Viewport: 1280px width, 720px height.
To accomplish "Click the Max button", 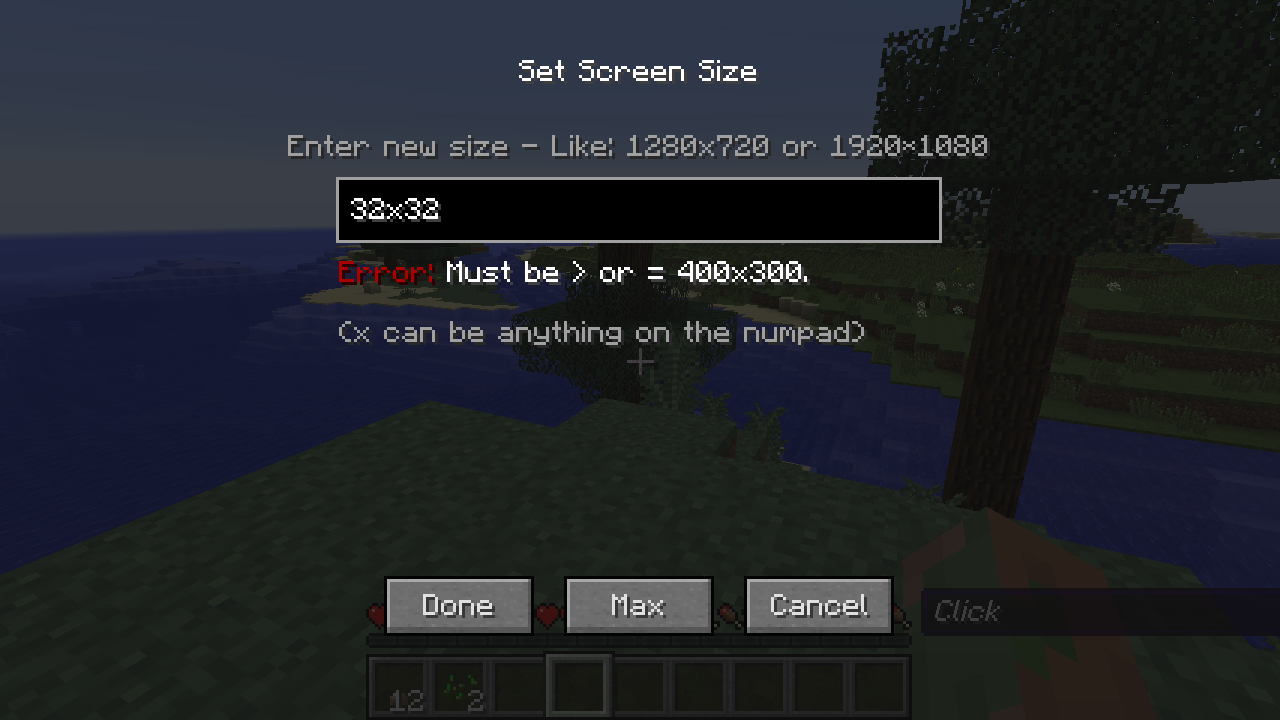I will click(638, 605).
